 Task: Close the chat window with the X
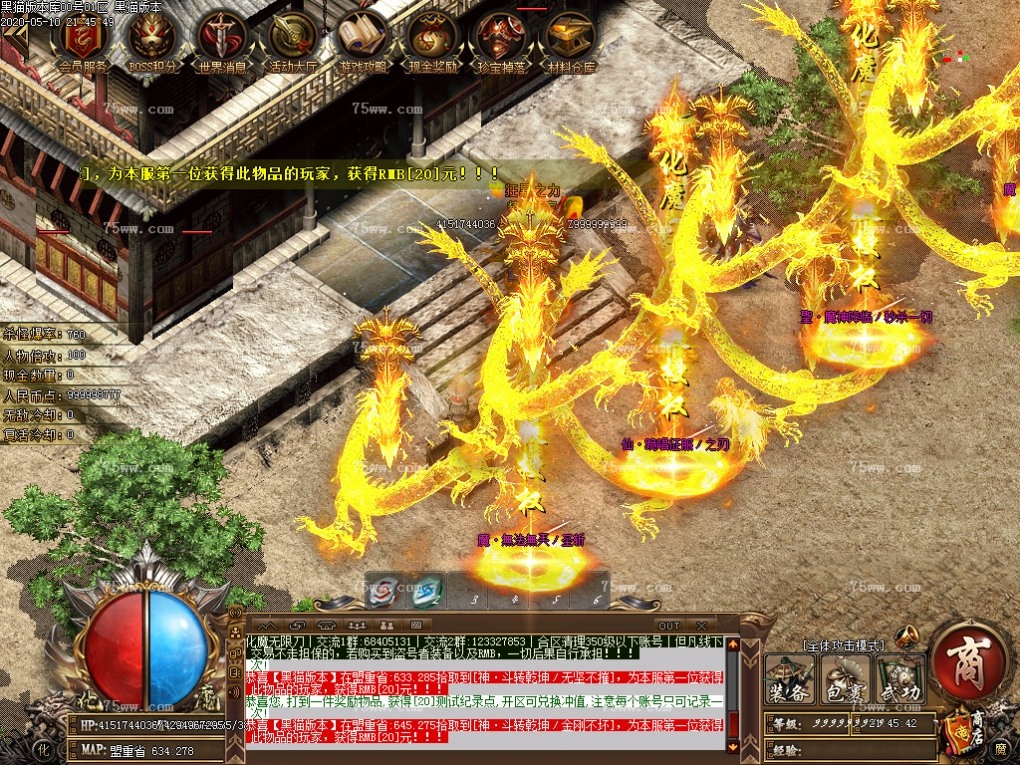(700, 626)
